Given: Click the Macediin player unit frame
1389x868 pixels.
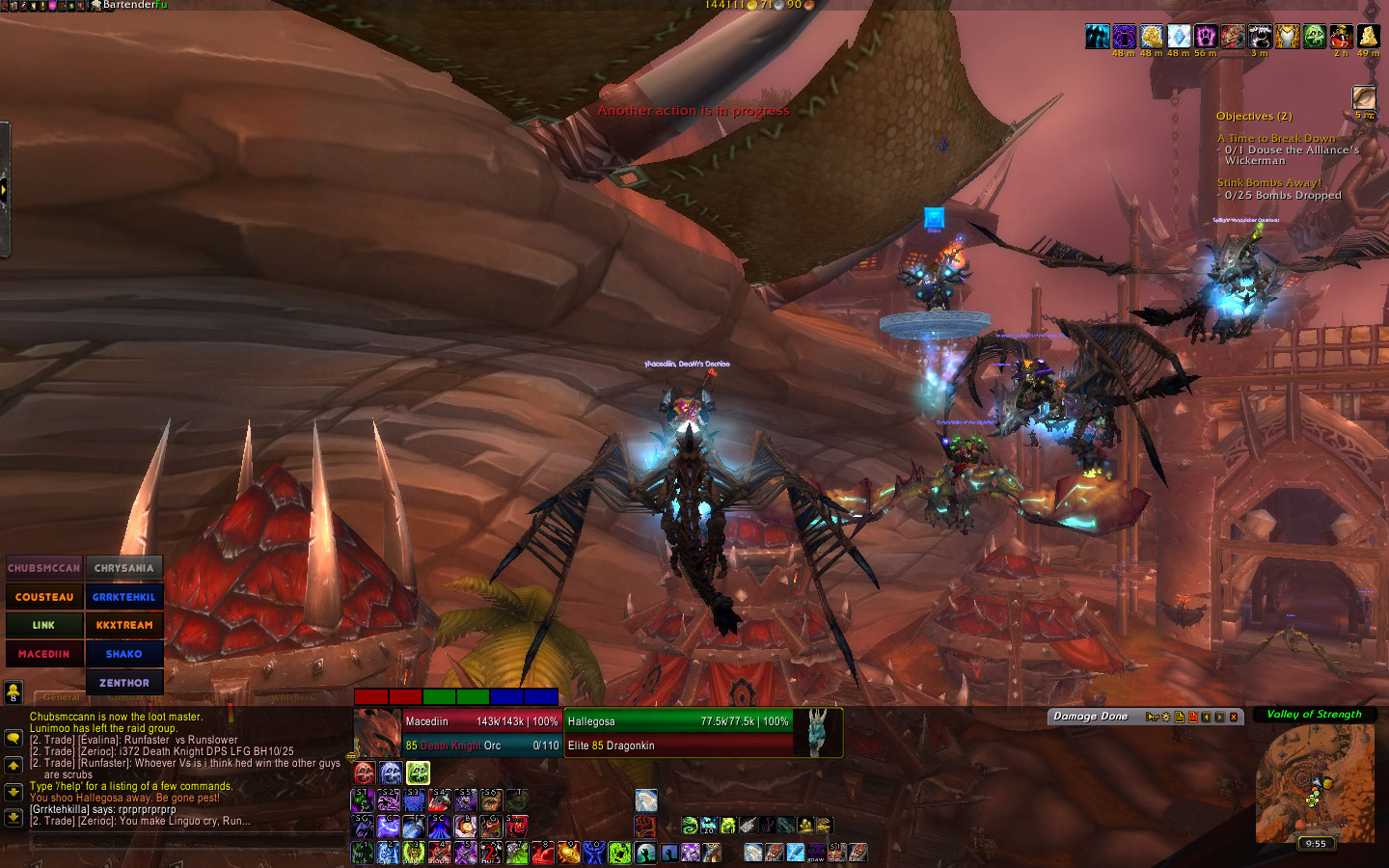Looking at the screenshot, I should point(480,733).
